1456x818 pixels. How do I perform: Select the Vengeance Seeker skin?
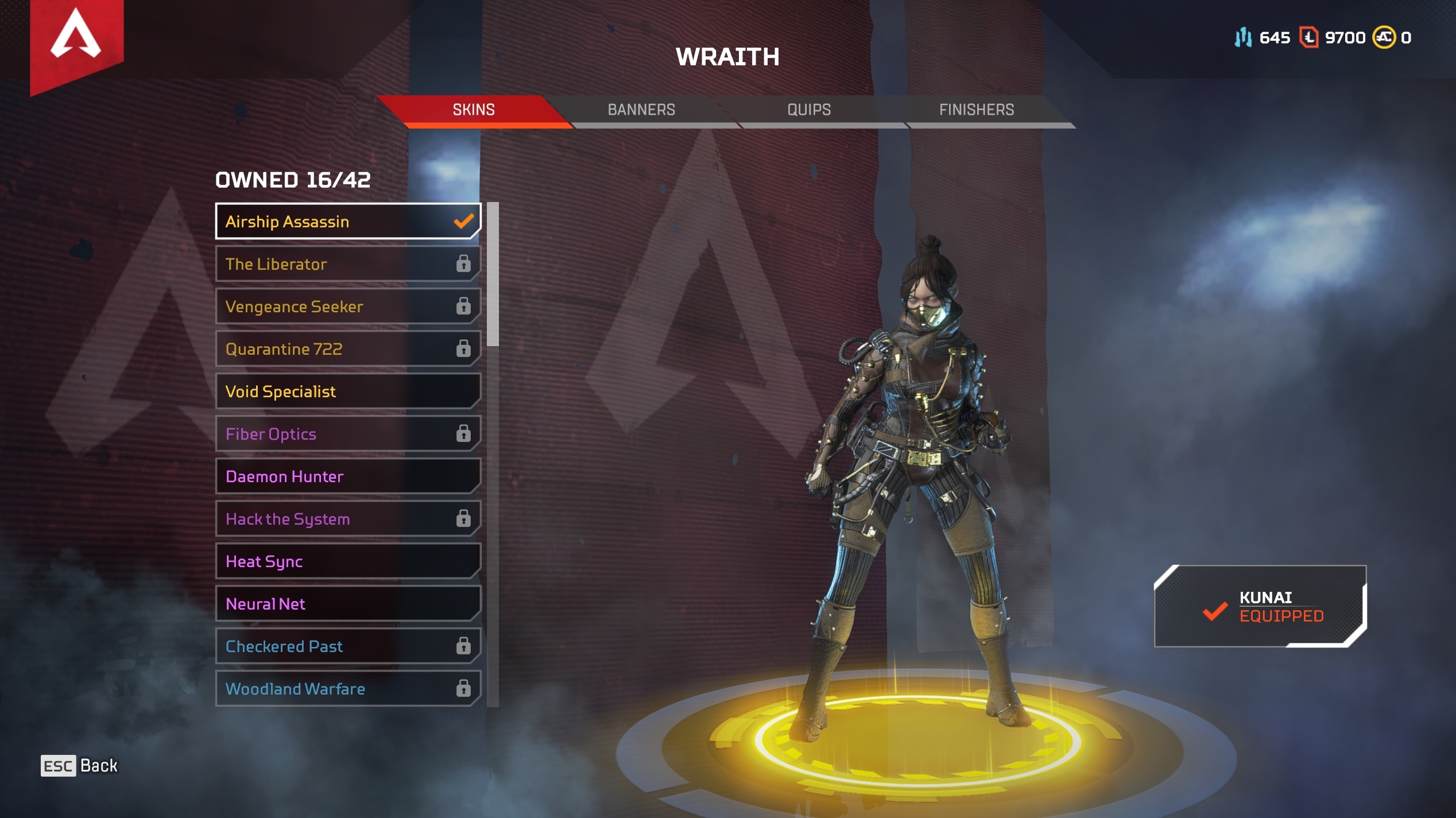347,307
